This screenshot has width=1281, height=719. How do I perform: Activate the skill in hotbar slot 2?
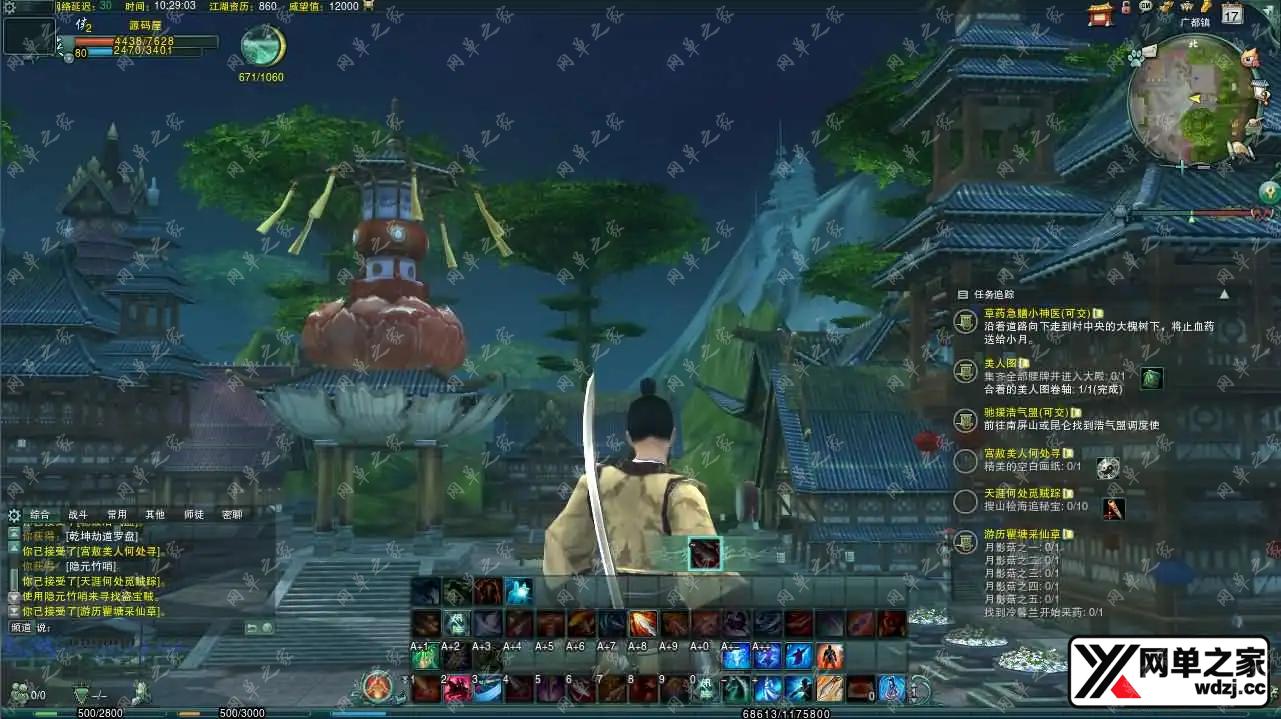[x=457, y=688]
